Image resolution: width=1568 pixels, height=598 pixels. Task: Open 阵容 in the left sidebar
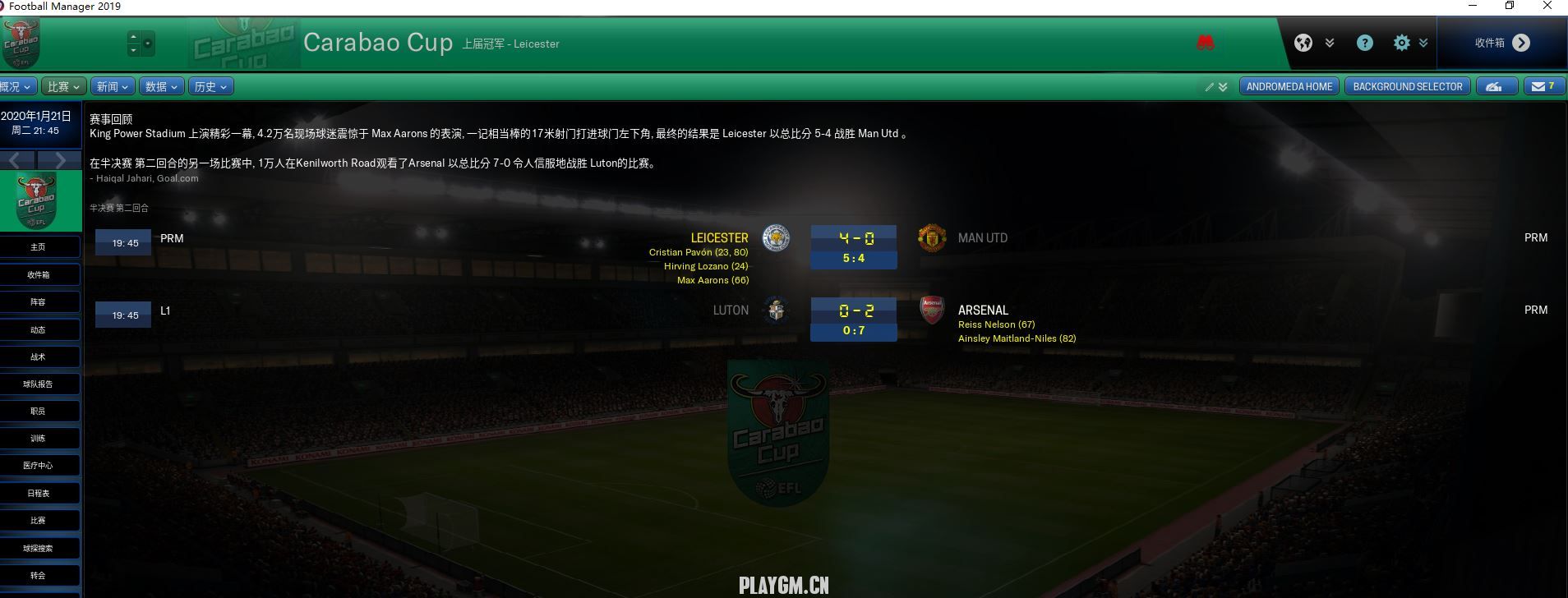click(39, 301)
